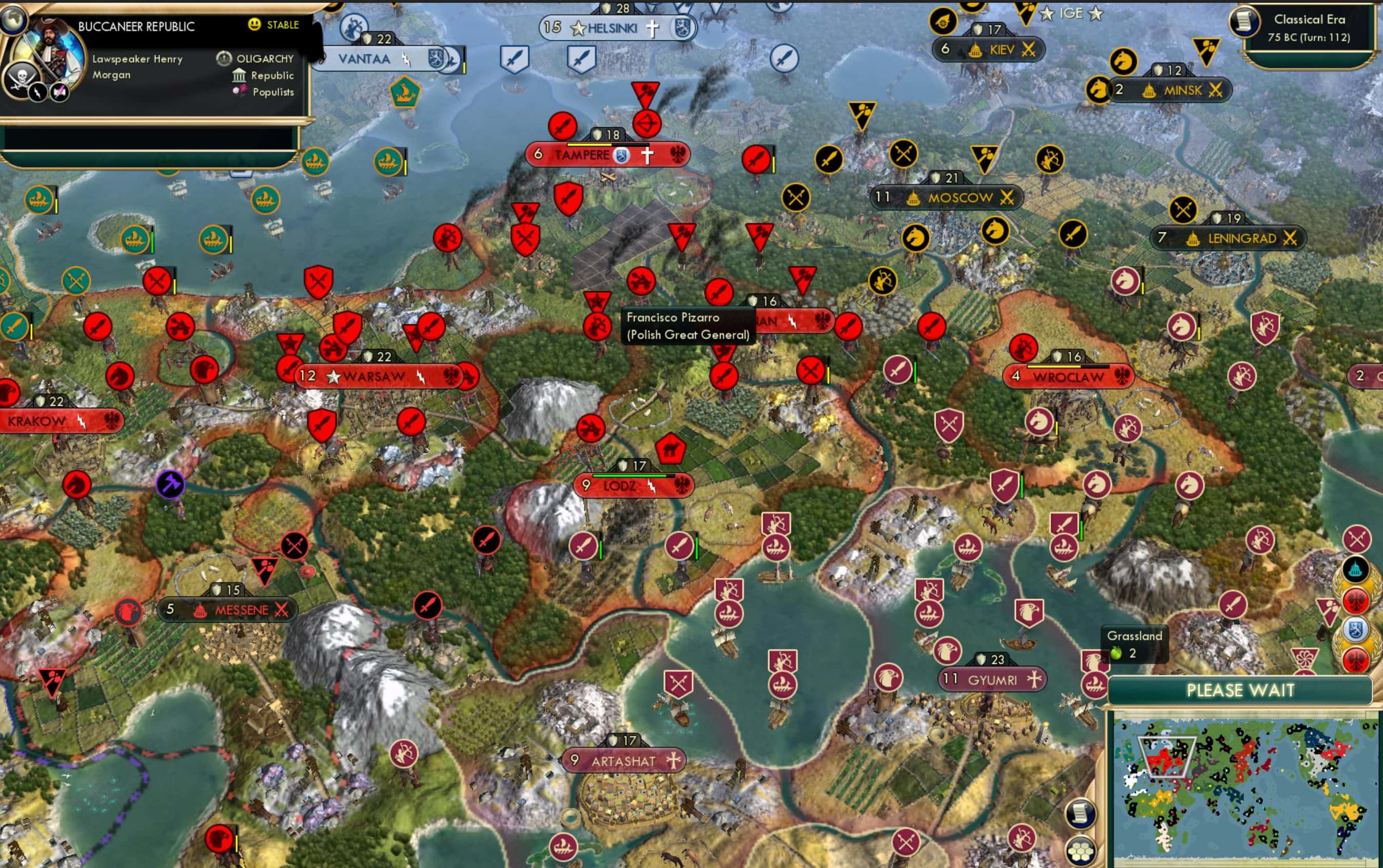The height and width of the screenshot is (868, 1383).
Task: Select the Moscow city banner
Action: 947,198
